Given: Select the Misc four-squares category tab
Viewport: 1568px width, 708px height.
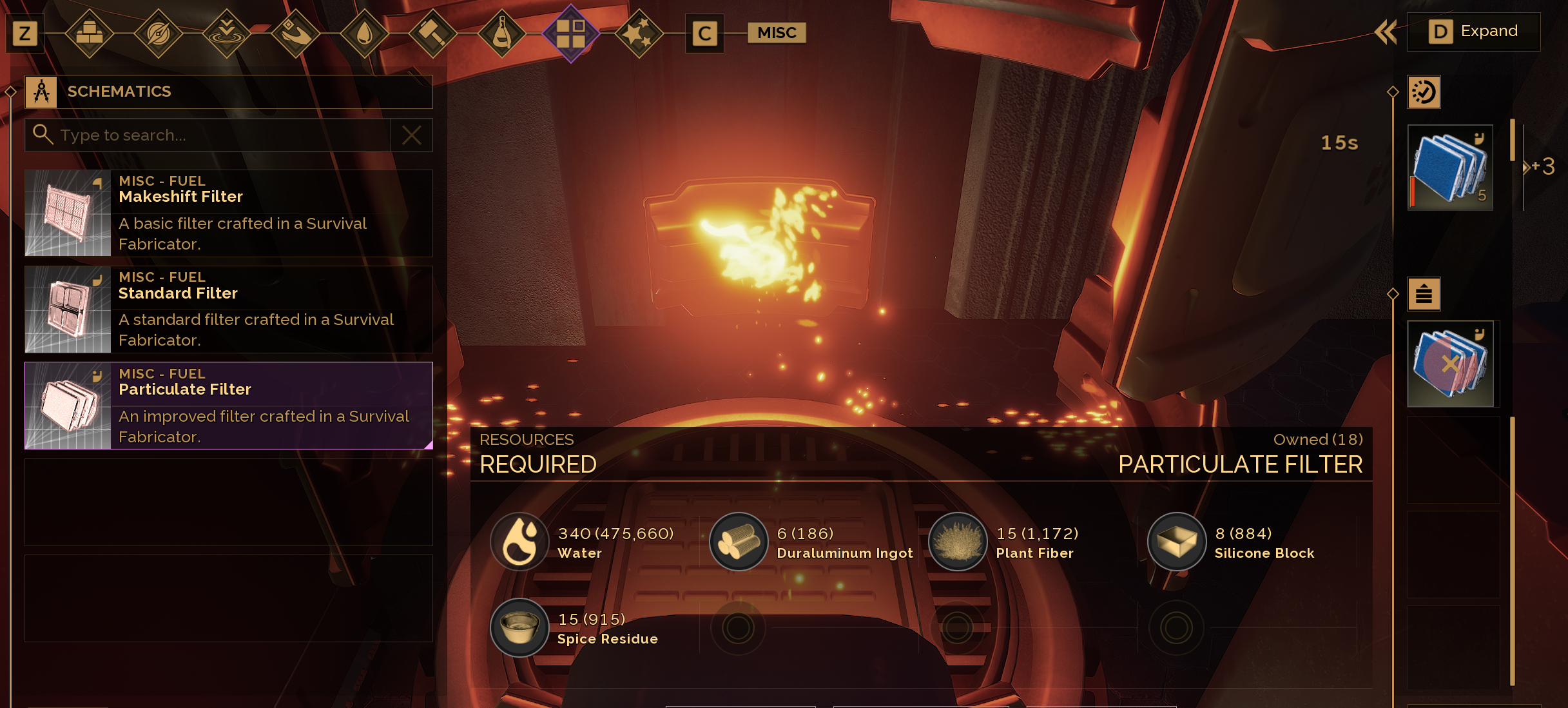Looking at the screenshot, I should (x=570, y=33).
